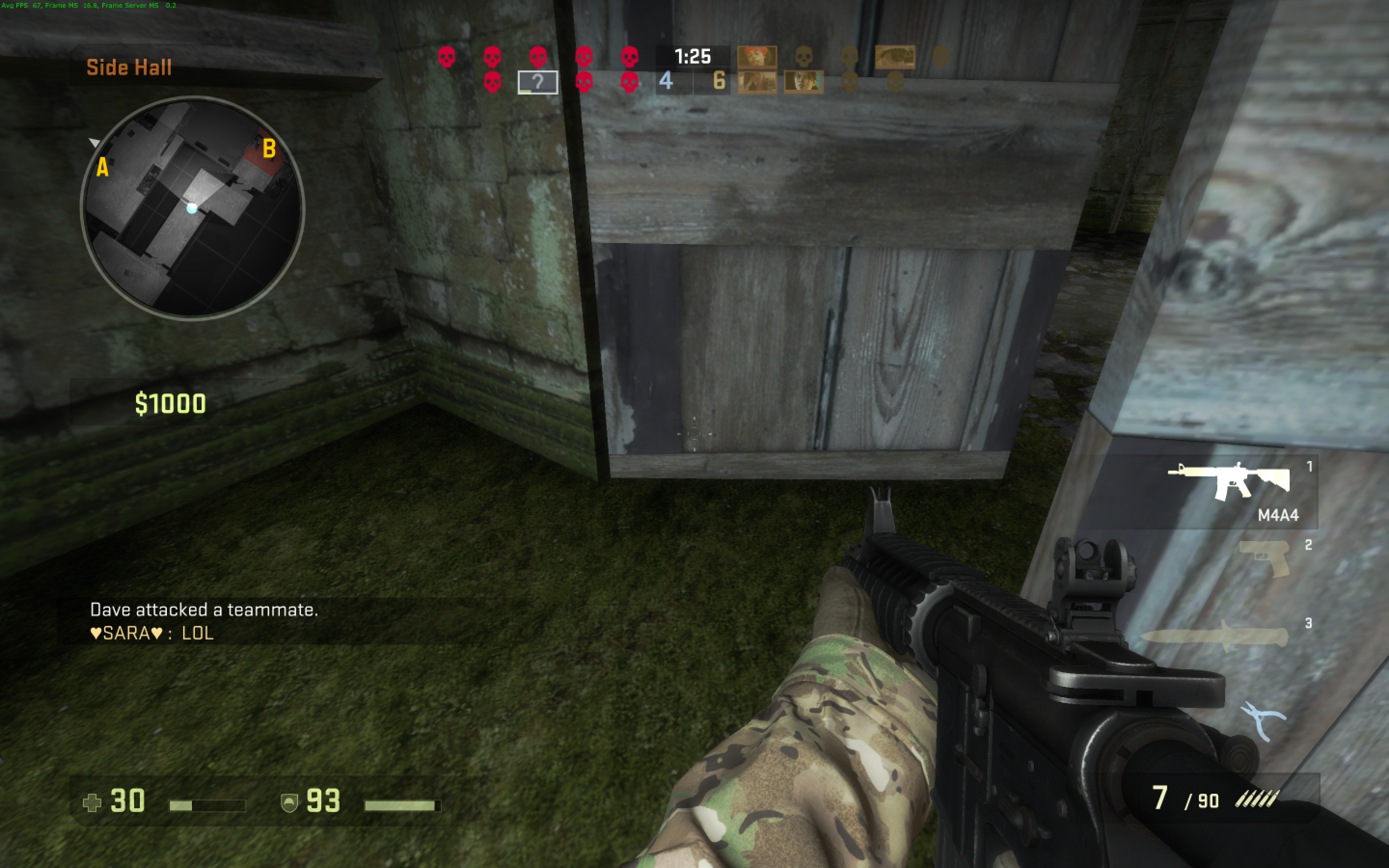Click the defuse kit pliers icon
The image size is (1389, 868).
(1262, 721)
